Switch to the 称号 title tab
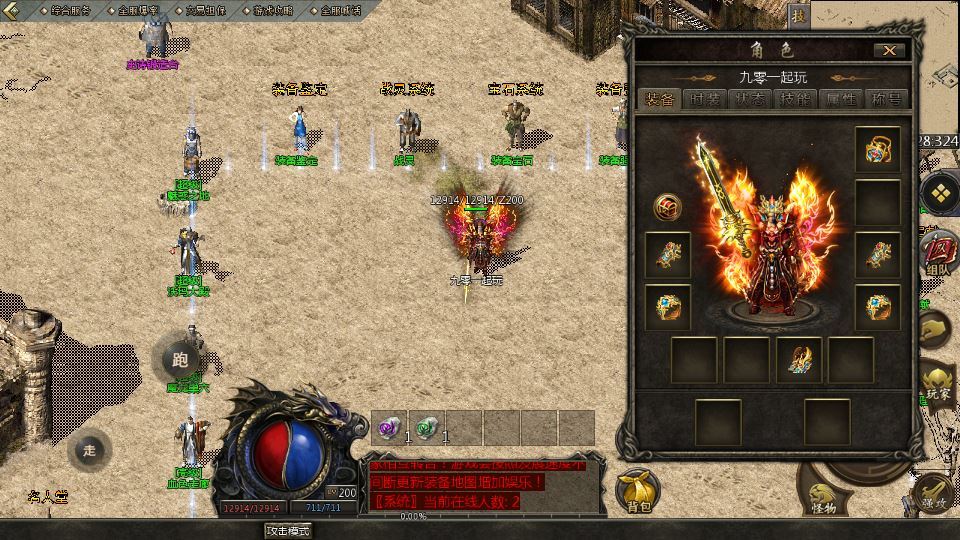Image resolution: width=960 pixels, height=540 pixels. pyautogui.click(x=886, y=99)
